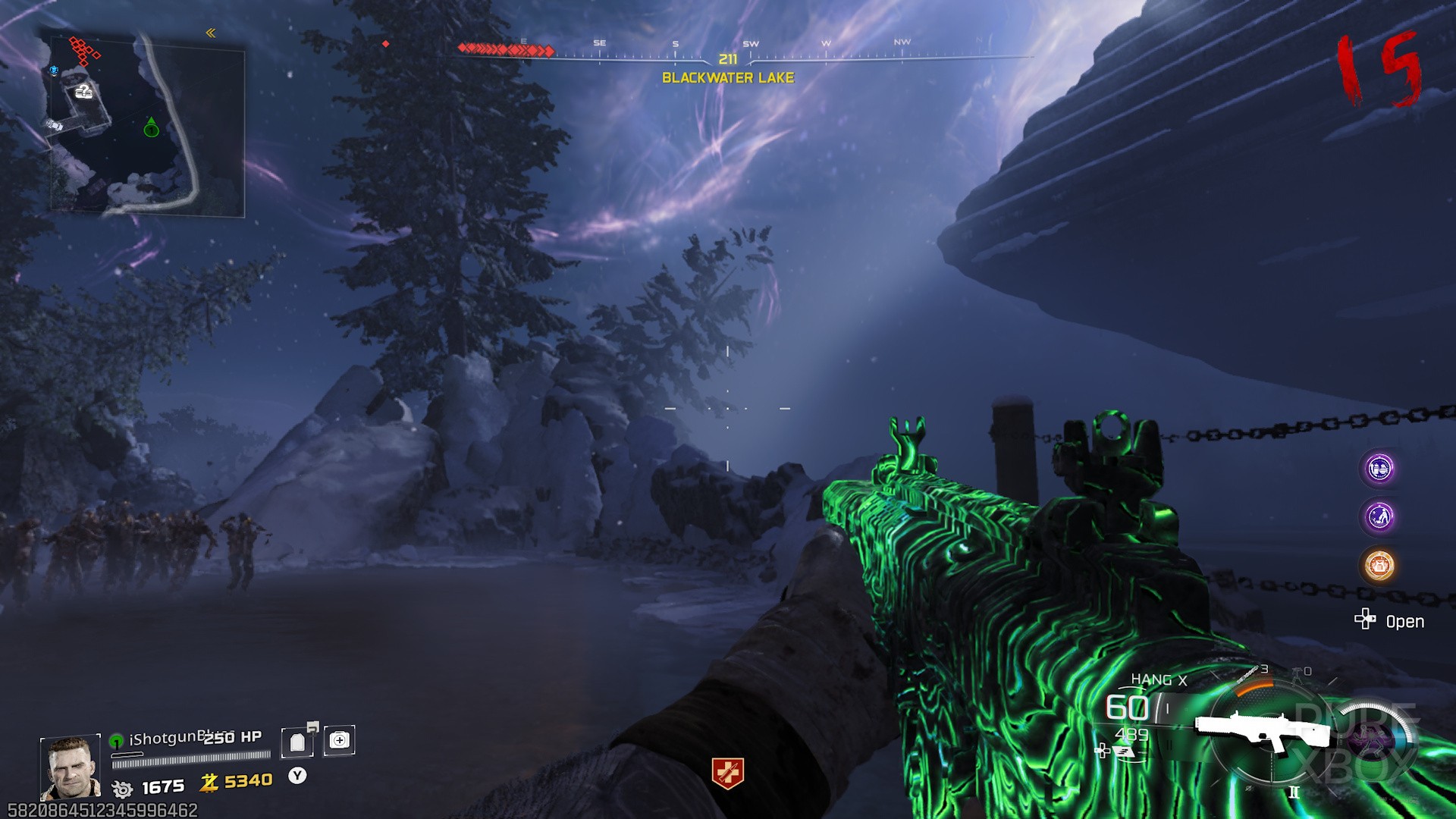Viewport: 1456px width, 819px height.
Task: Click the top purple perk icon
Action: click(1379, 468)
